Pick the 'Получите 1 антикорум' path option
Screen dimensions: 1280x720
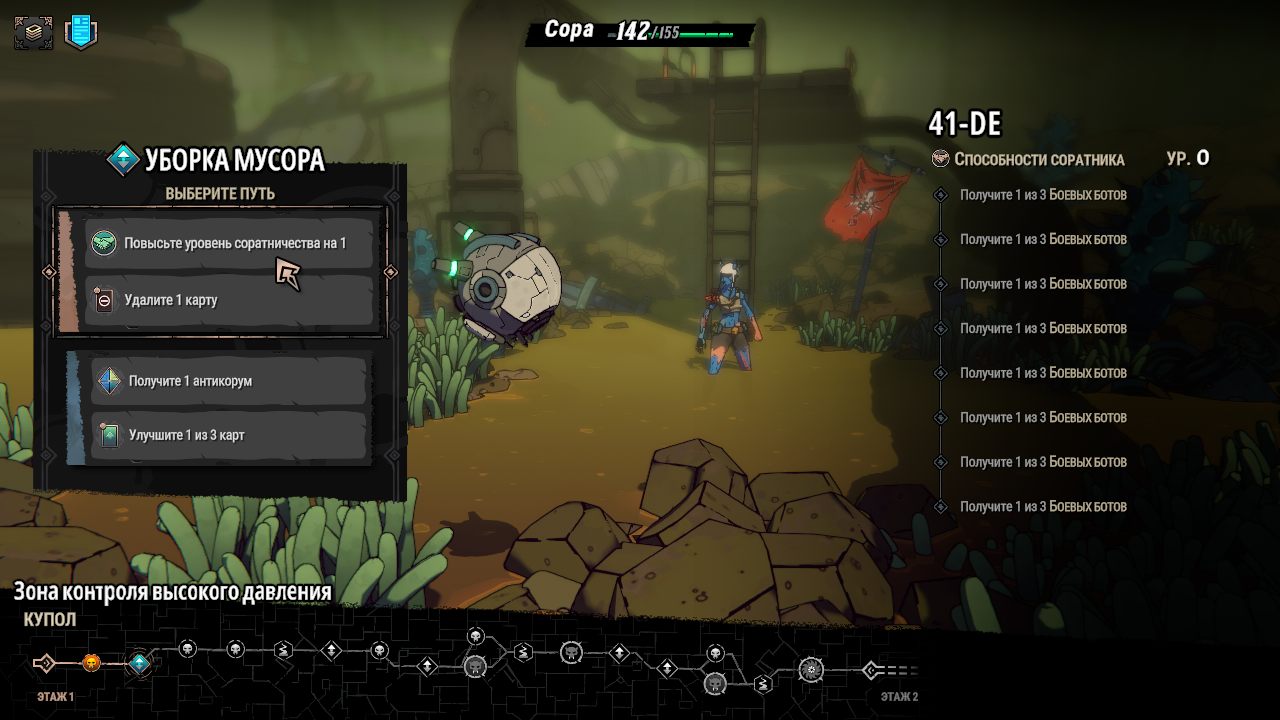(228, 381)
